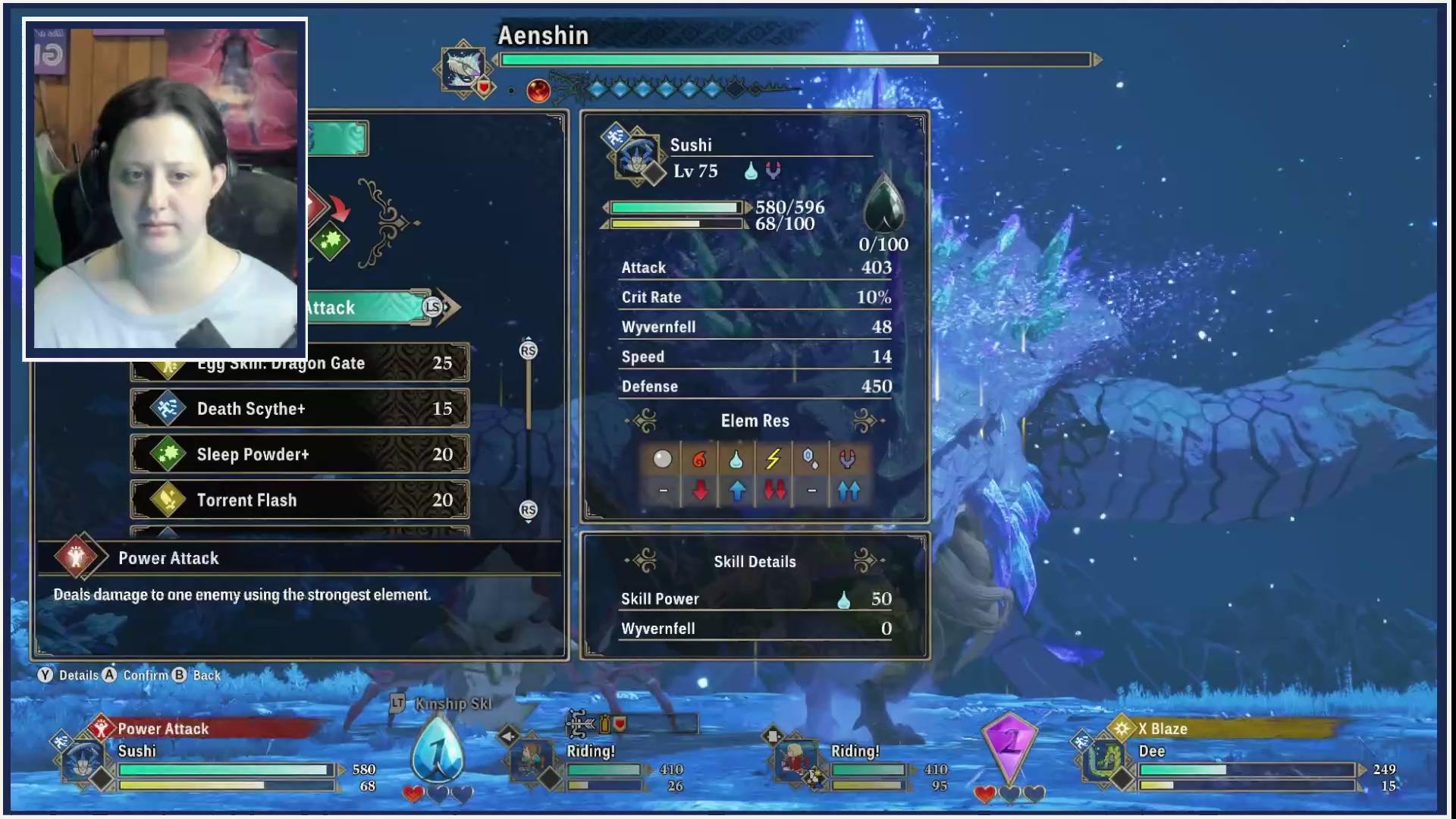The height and width of the screenshot is (819, 1456).
Task: Select the highlighted Attack tab header
Action: tap(368, 307)
